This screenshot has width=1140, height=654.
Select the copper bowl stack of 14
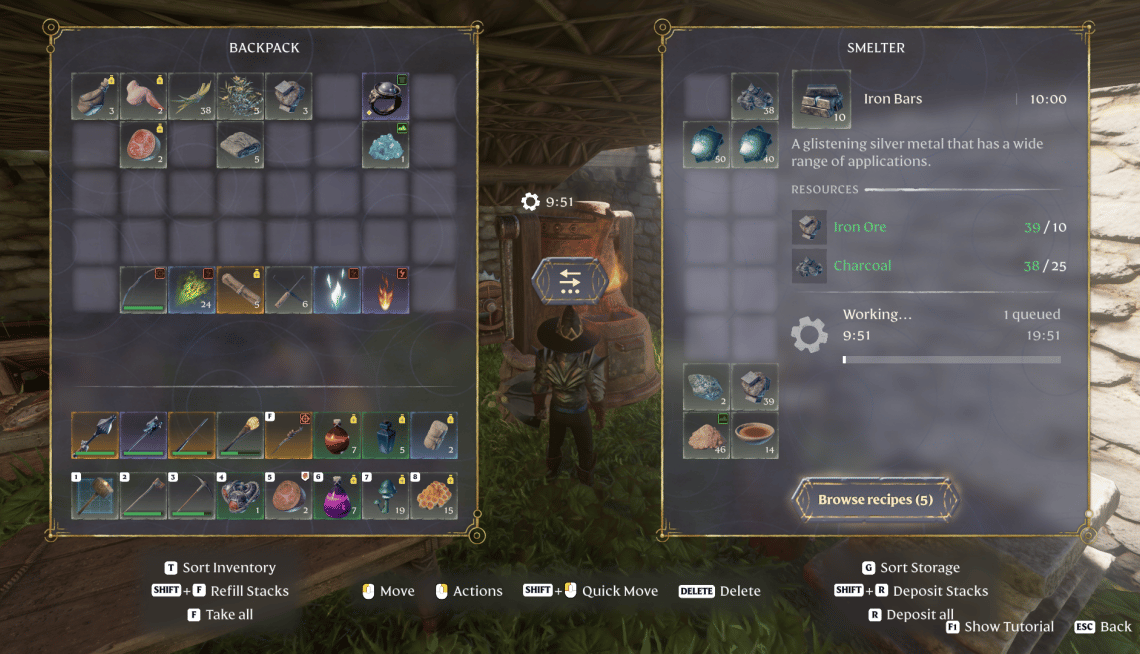pos(755,435)
